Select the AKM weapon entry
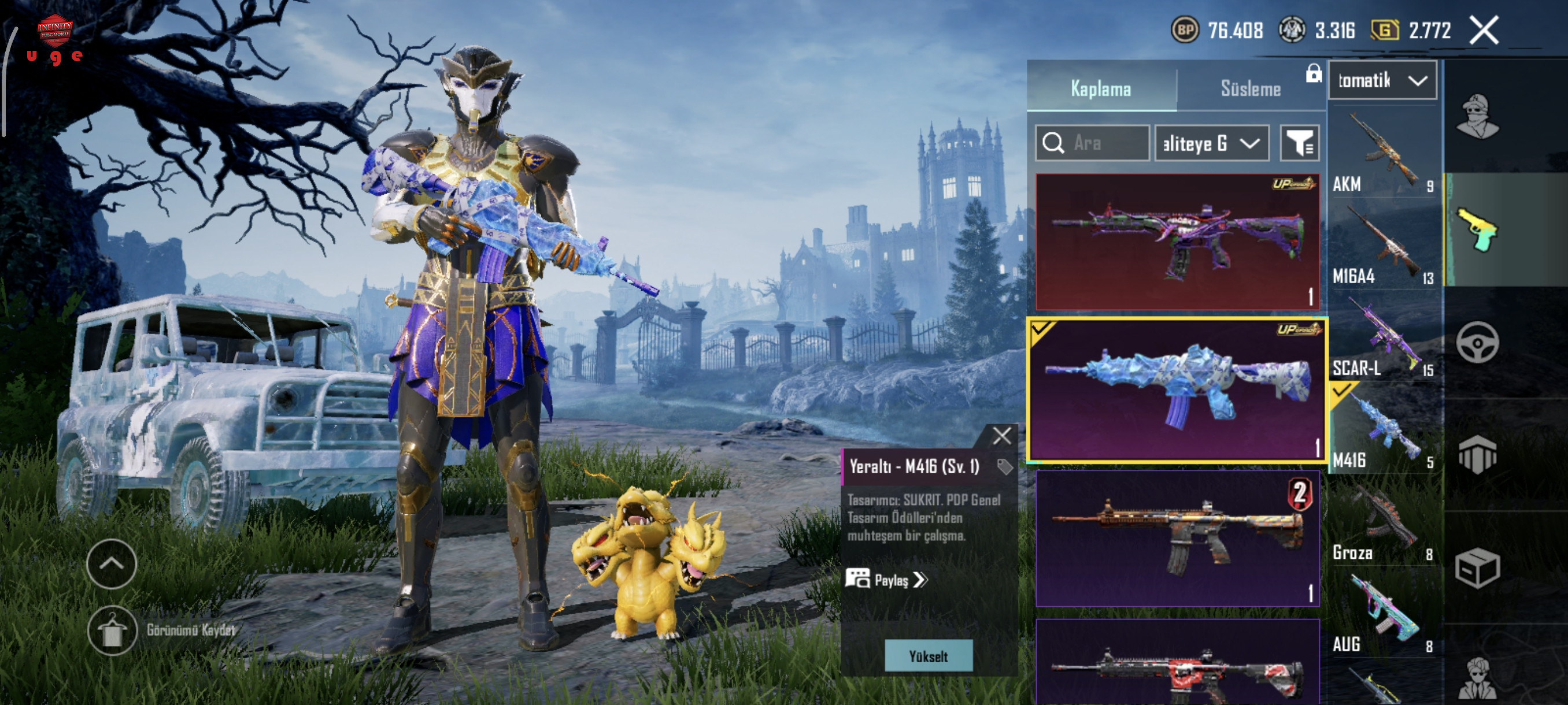This screenshot has height=705, width=1568. point(1383,153)
